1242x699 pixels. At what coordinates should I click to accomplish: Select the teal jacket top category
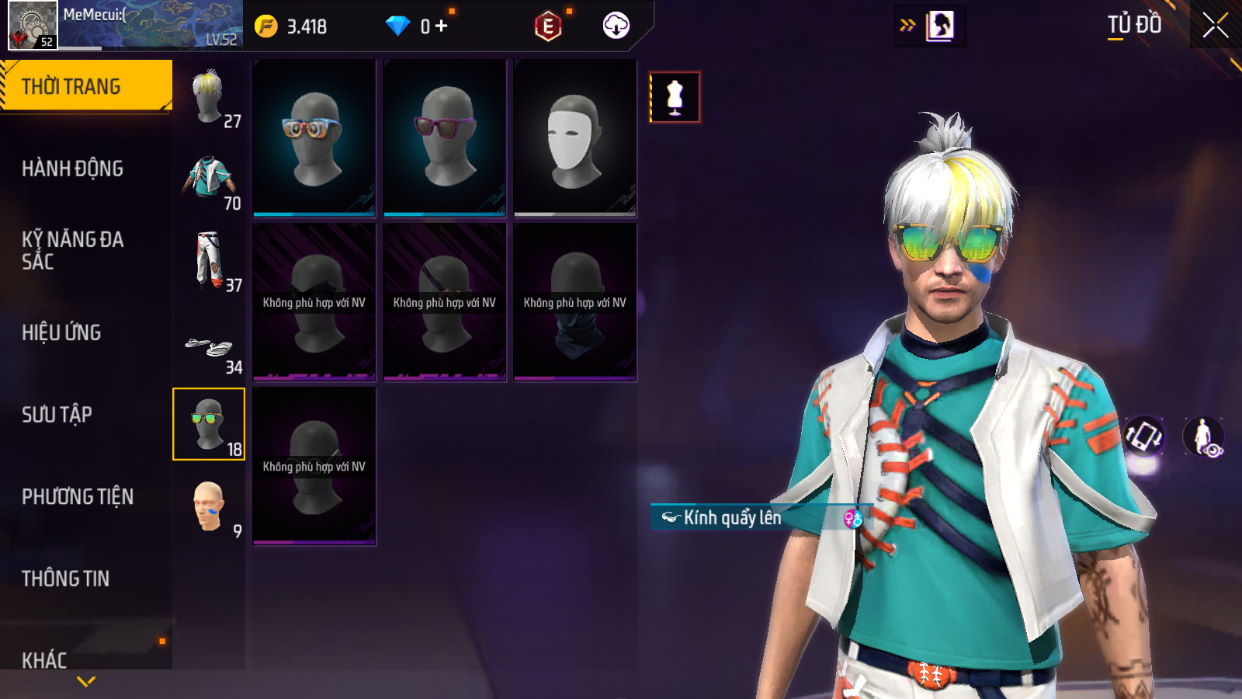[209, 180]
